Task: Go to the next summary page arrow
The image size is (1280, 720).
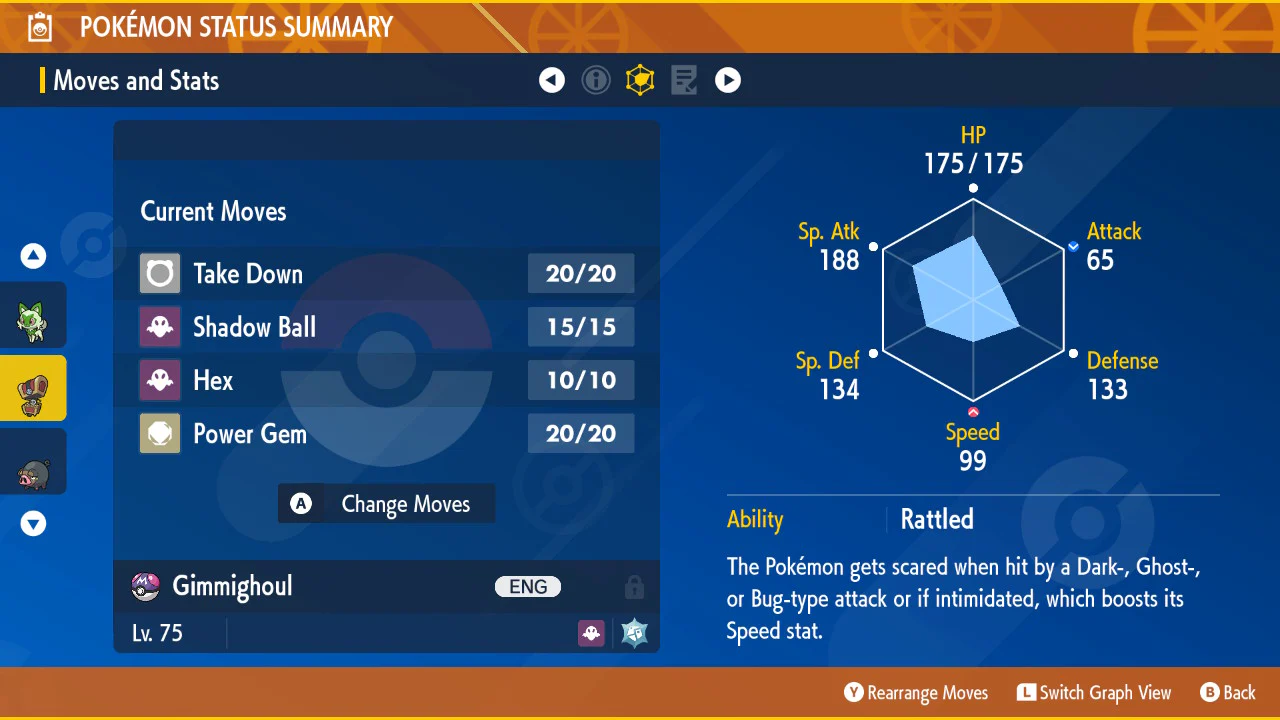Action: coord(728,80)
